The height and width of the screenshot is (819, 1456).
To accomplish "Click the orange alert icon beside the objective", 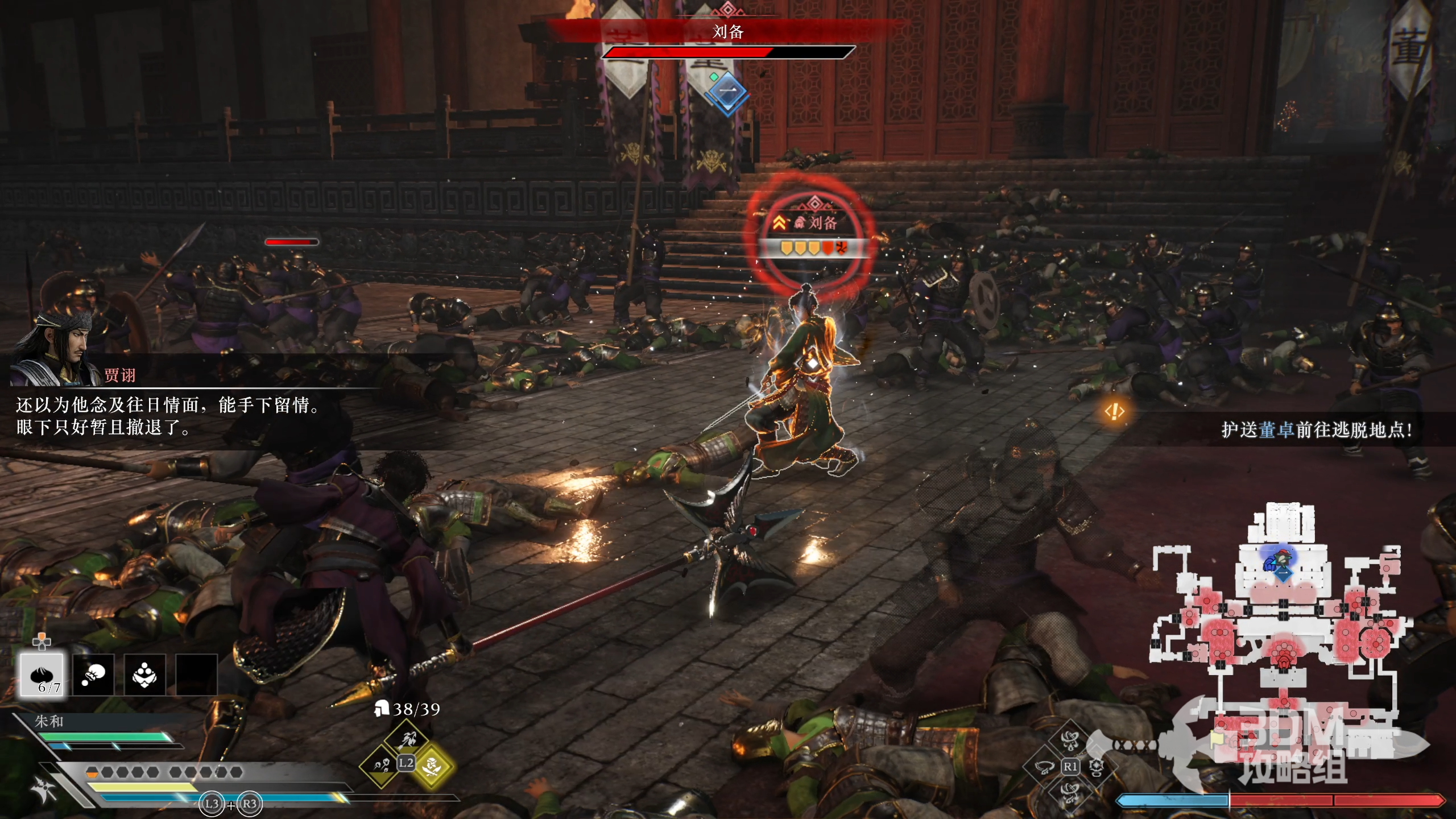I will pyautogui.click(x=1115, y=411).
